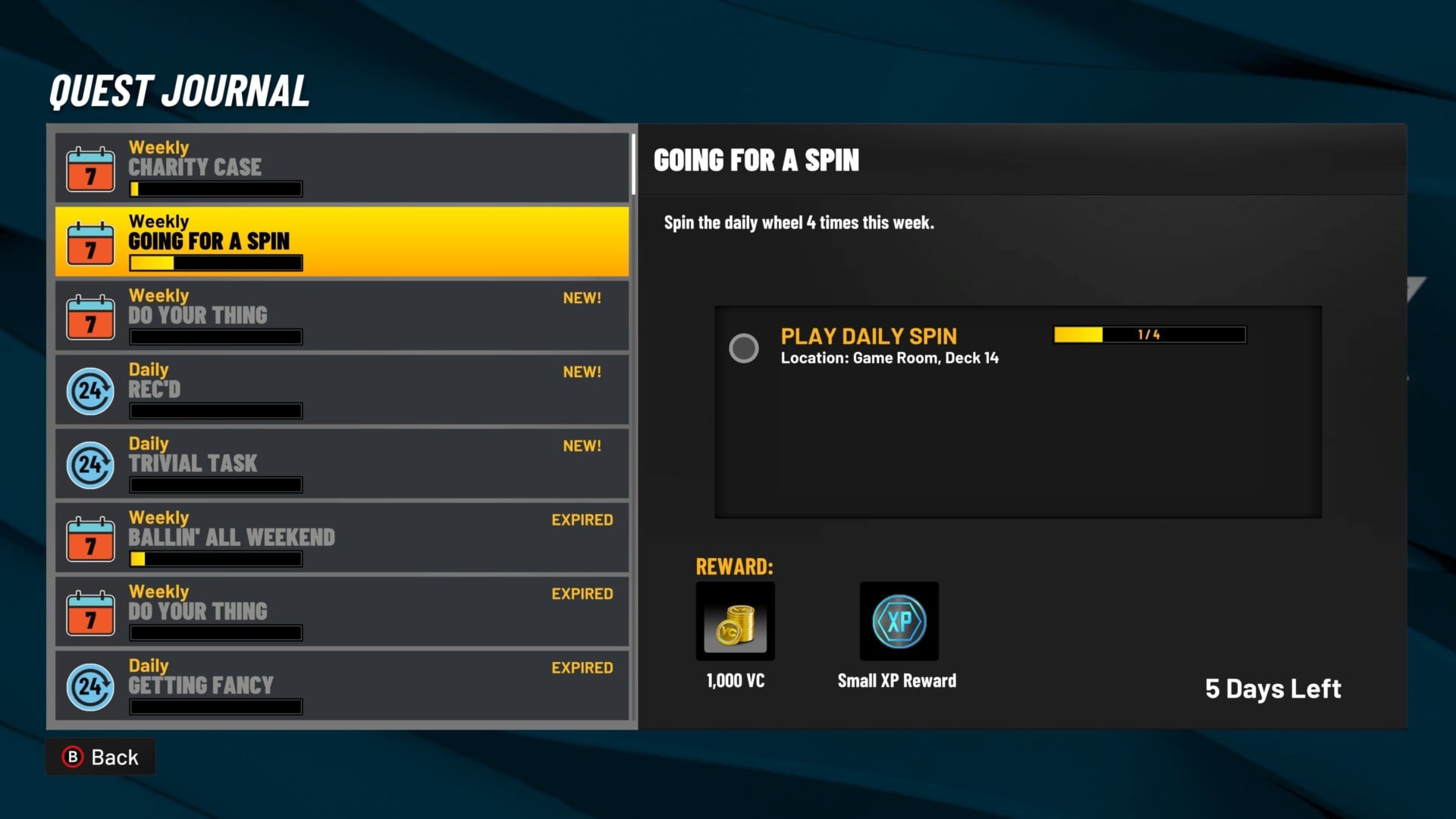The height and width of the screenshot is (819, 1456).
Task: Click the weekly calendar icon beside Charity Case
Action: click(x=90, y=168)
